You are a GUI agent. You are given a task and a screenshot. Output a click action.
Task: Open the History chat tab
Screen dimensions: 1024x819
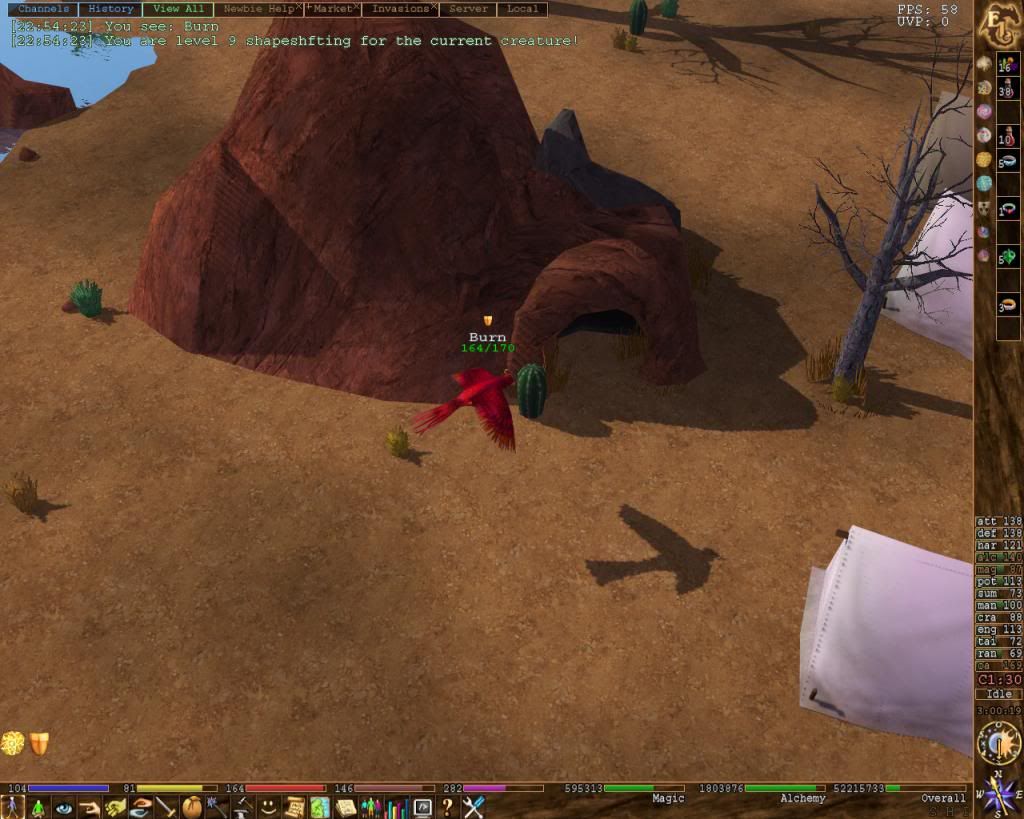110,9
